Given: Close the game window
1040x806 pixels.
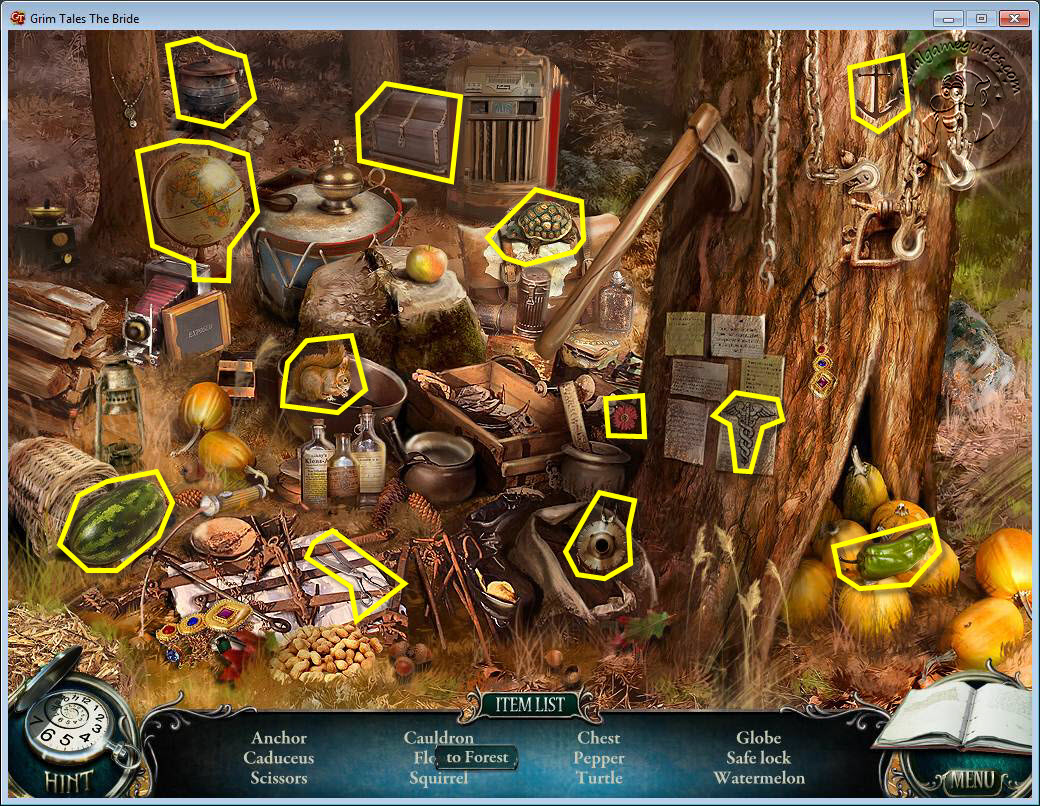Looking at the screenshot, I should [x=1015, y=18].
